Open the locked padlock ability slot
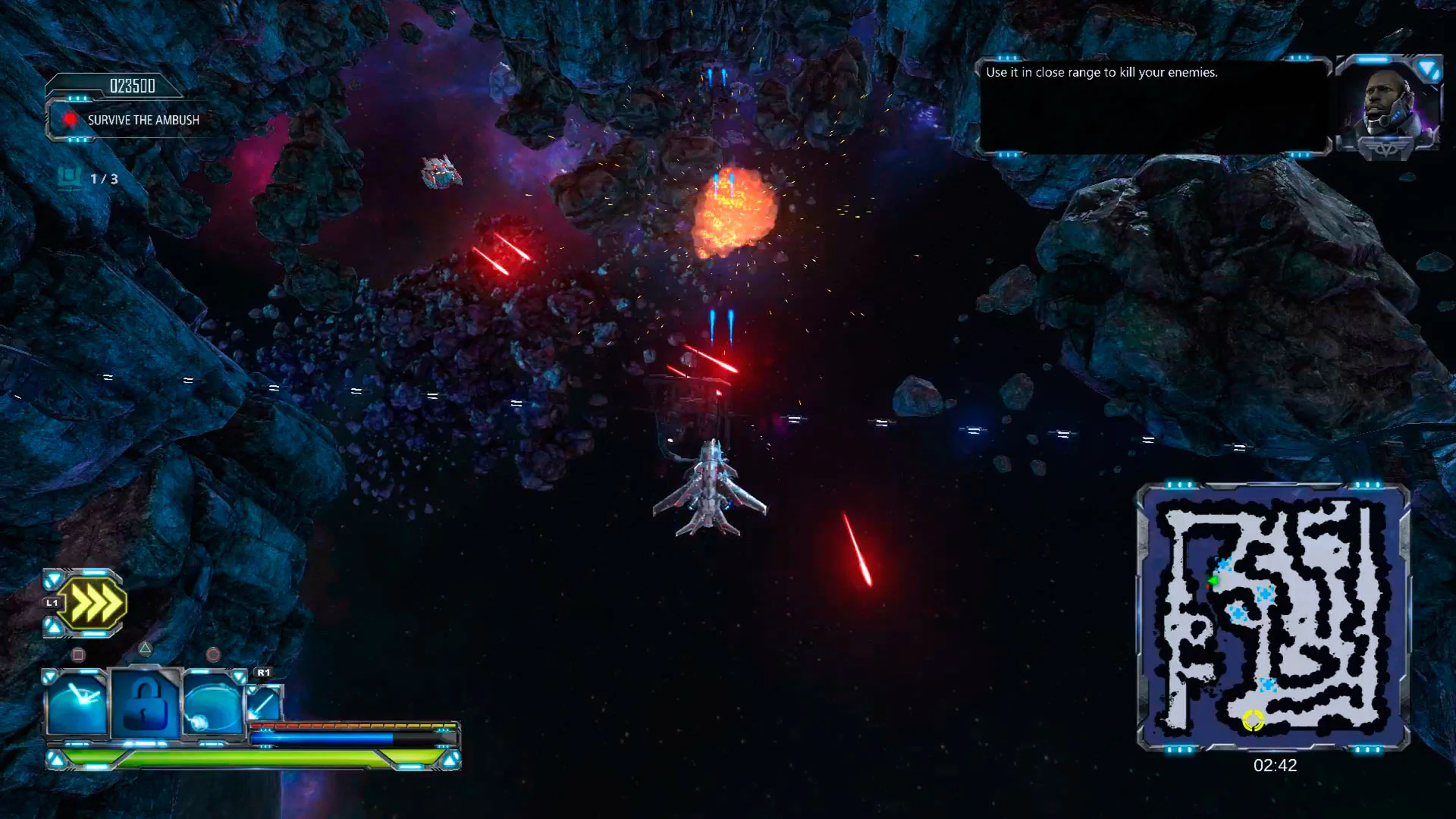The image size is (1456, 819). 146,703
